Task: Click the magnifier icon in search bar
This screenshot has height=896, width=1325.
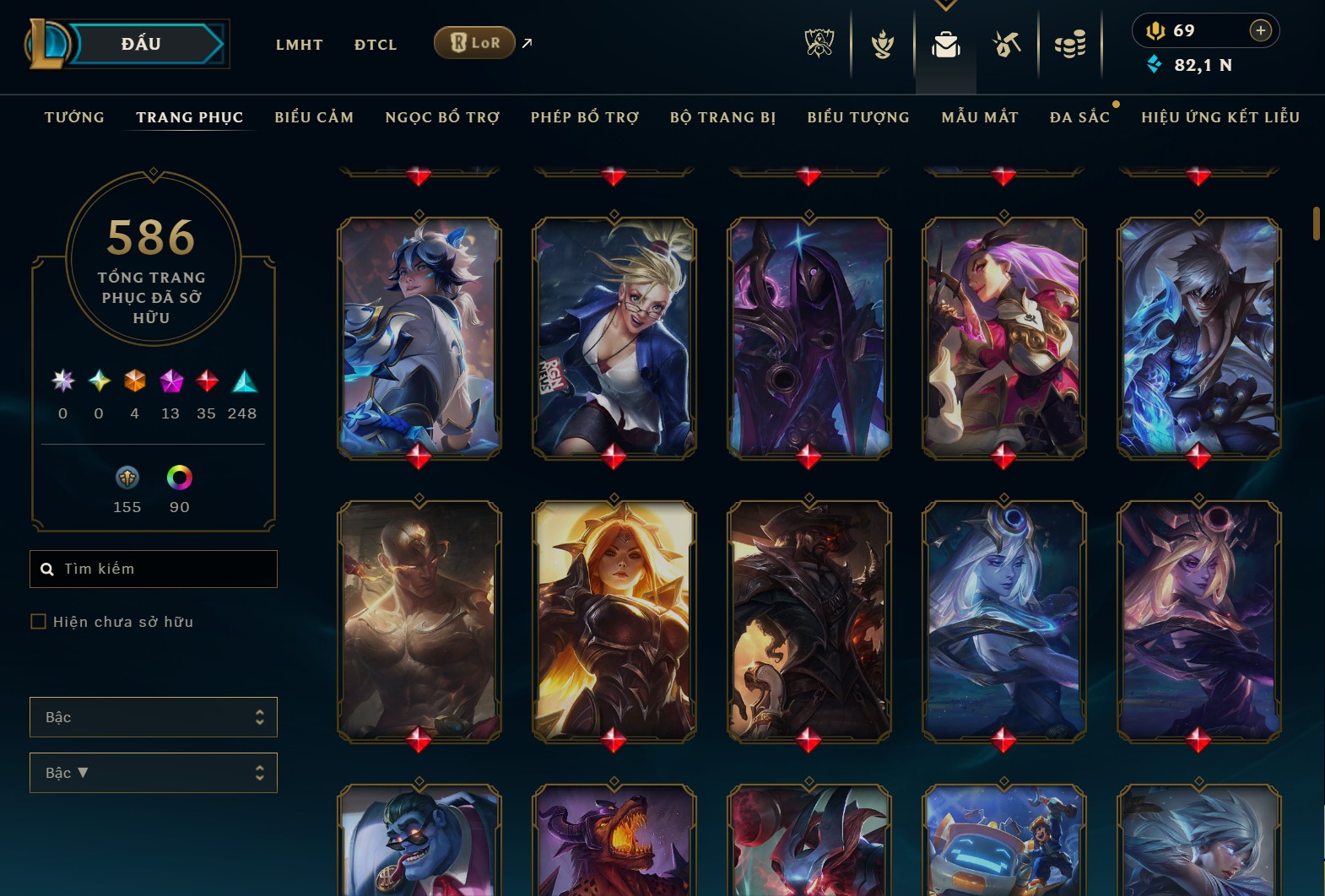Action: (x=46, y=569)
